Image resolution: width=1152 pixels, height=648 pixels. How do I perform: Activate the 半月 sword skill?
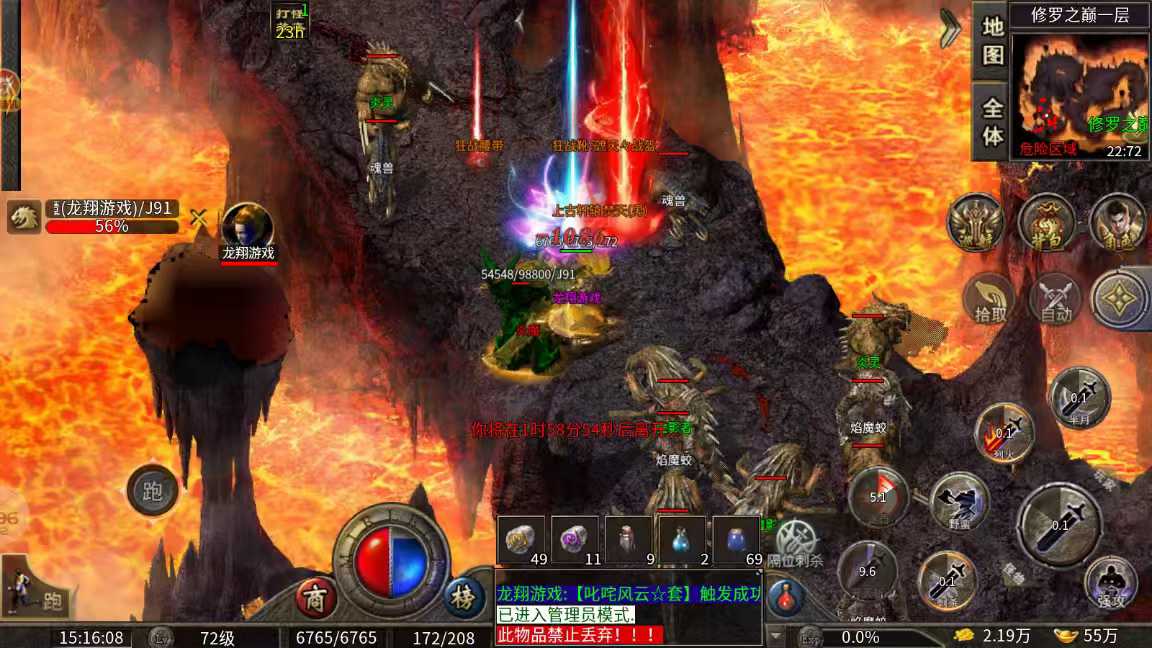[x=1079, y=397]
